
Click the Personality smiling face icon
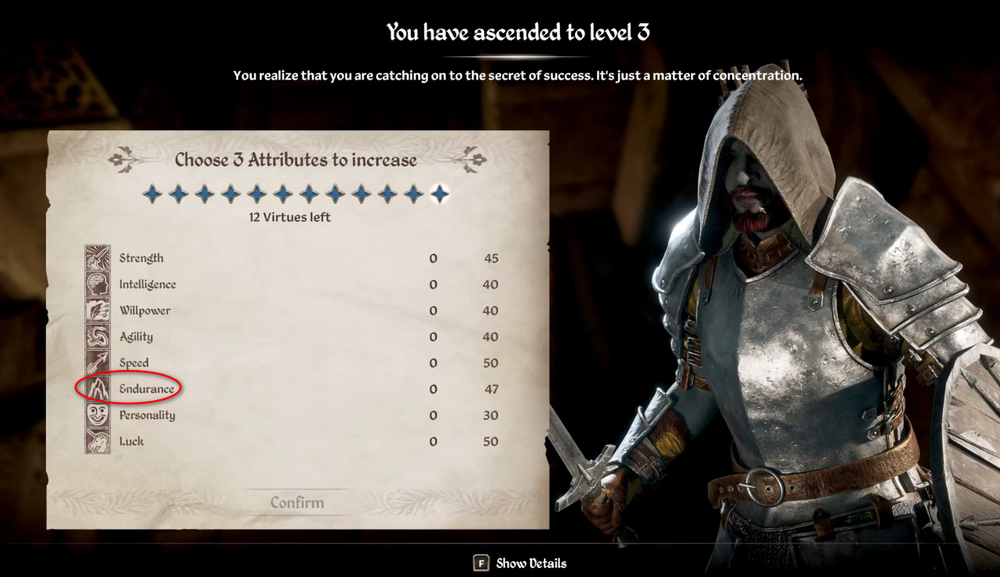coord(97,415)
